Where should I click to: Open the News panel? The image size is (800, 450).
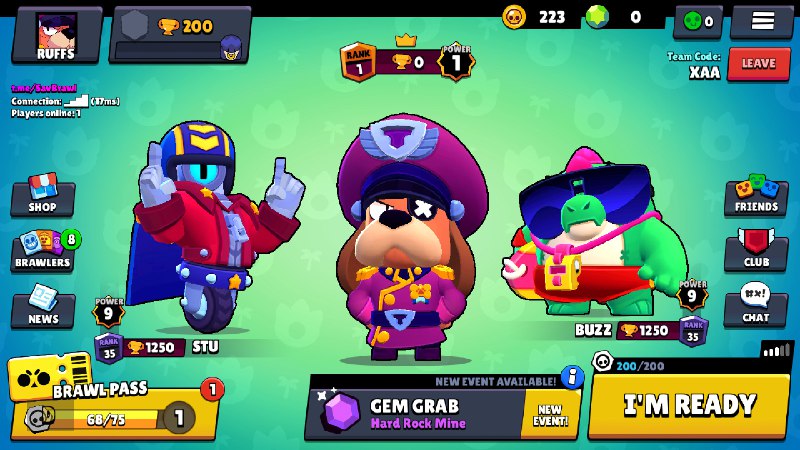click(43, 307)
